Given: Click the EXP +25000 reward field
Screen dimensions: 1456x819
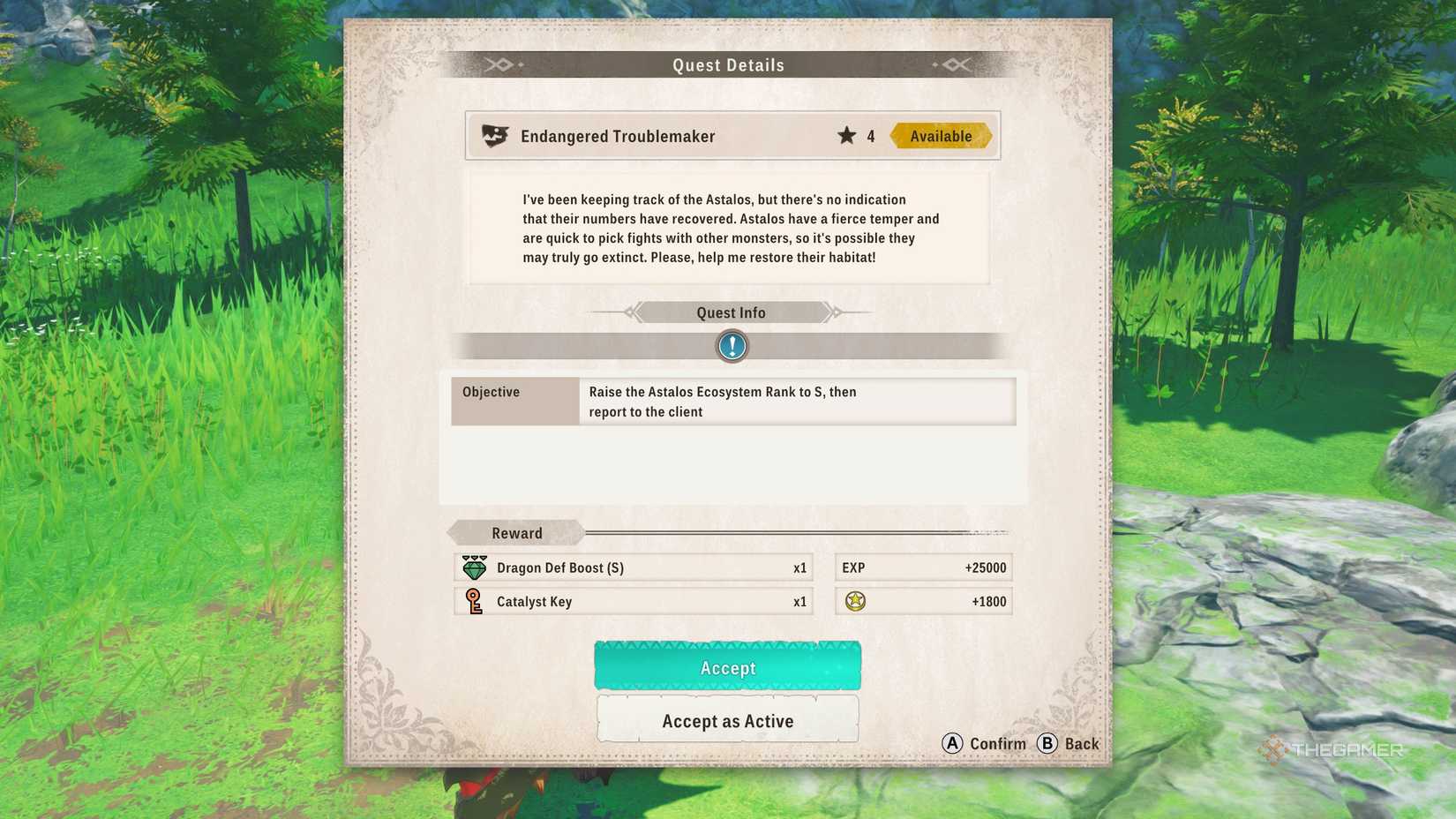Looking at the screenshot, I should point(923,567).
